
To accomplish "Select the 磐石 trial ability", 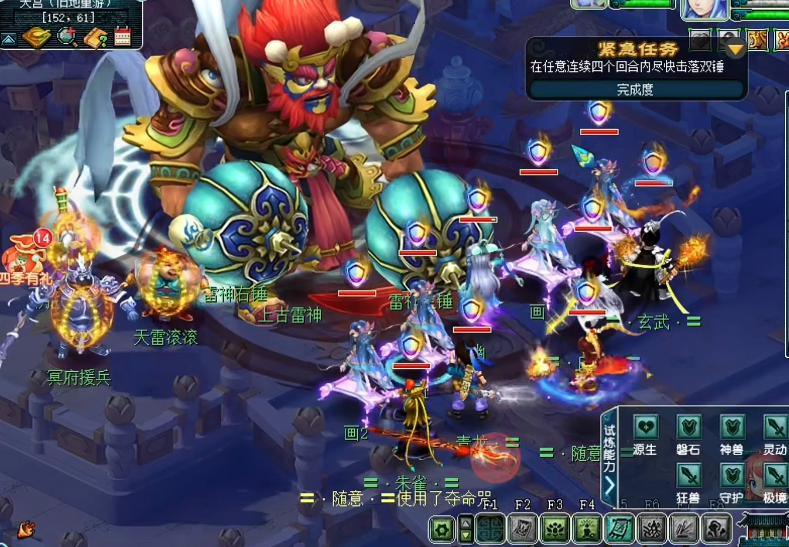I will 688,428.
